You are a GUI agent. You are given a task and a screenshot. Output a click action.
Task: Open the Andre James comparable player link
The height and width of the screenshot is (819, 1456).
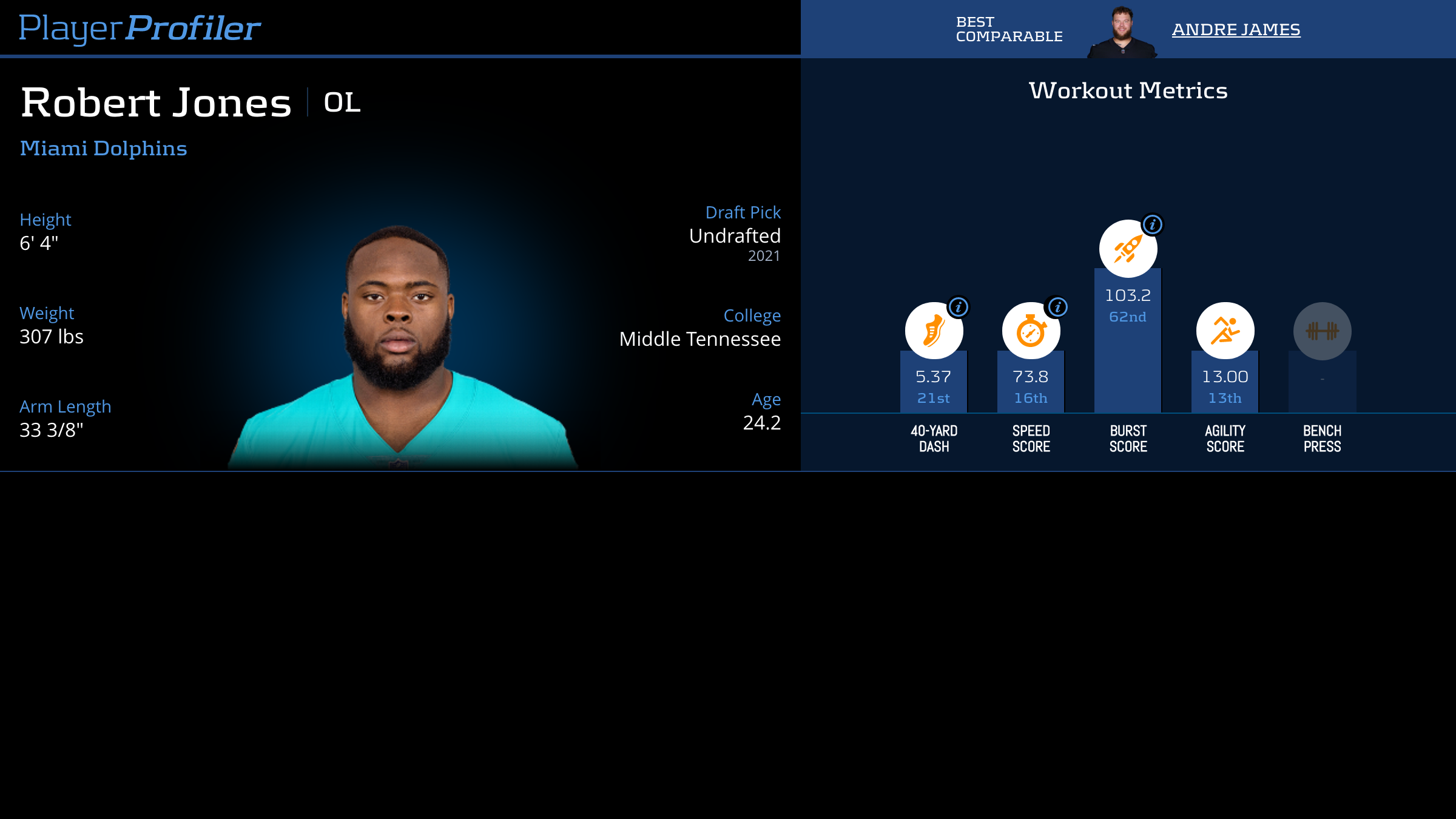1236,29
